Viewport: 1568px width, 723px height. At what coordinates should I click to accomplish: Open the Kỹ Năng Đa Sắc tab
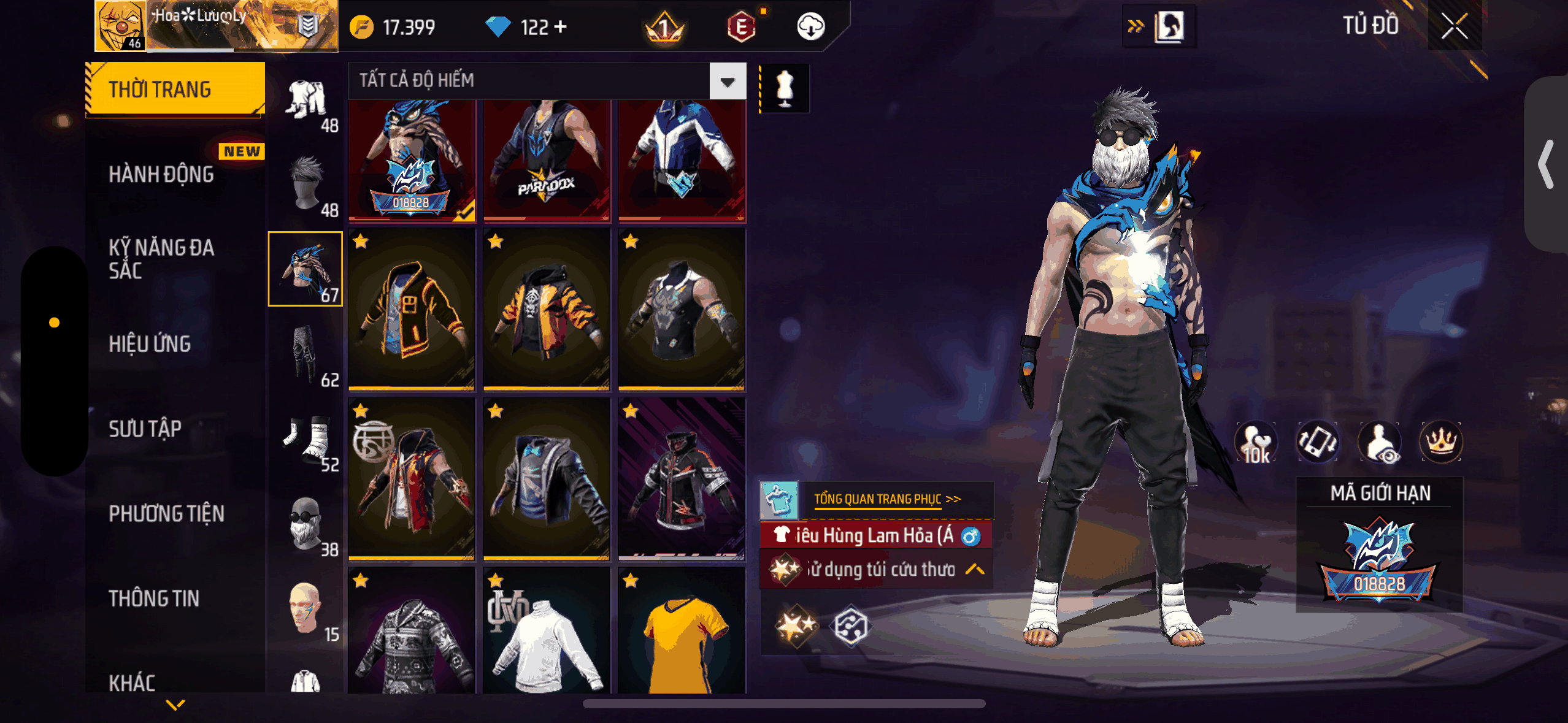(161, 259)
